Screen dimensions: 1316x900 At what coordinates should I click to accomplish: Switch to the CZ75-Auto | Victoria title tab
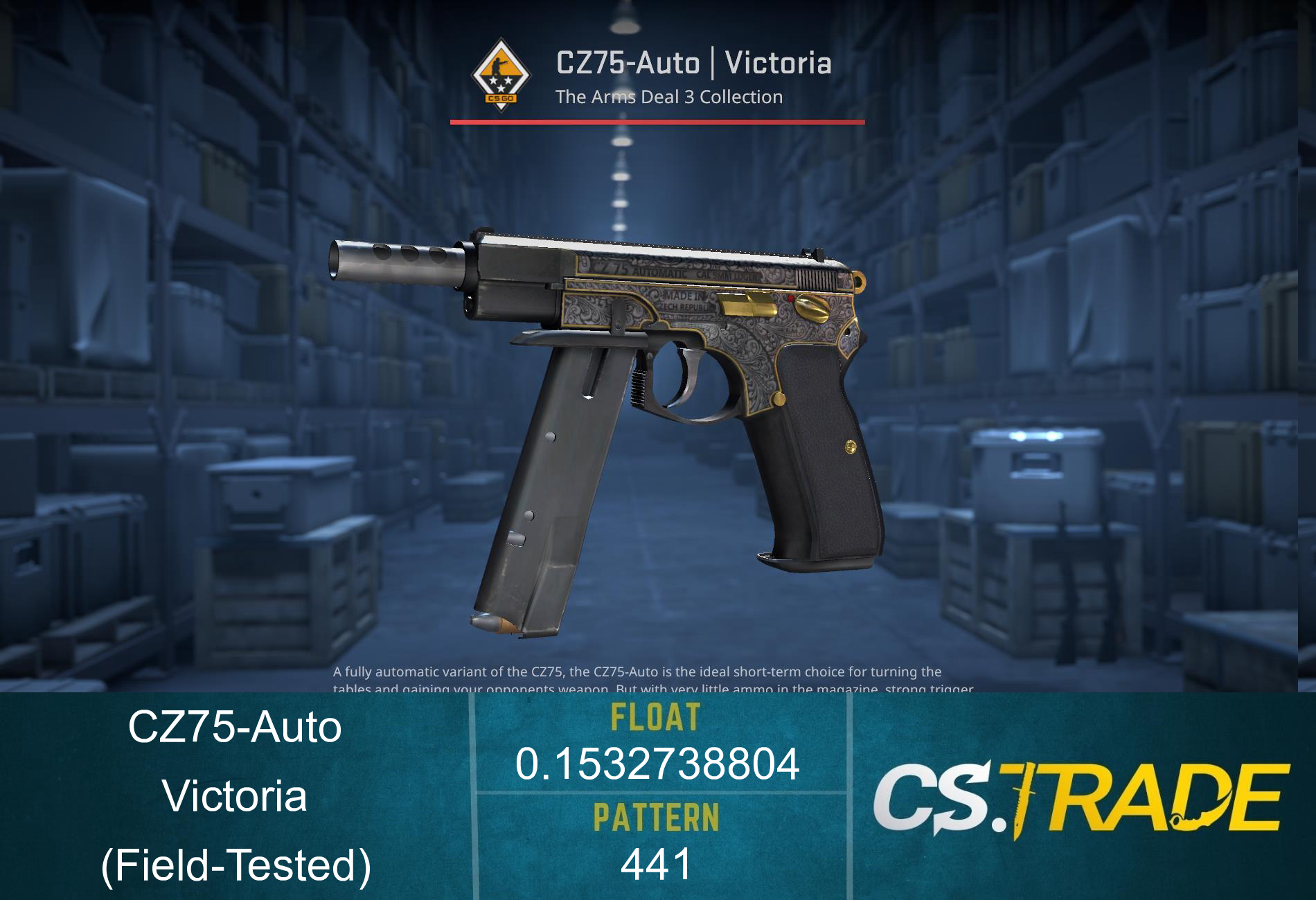coord(693,64)
